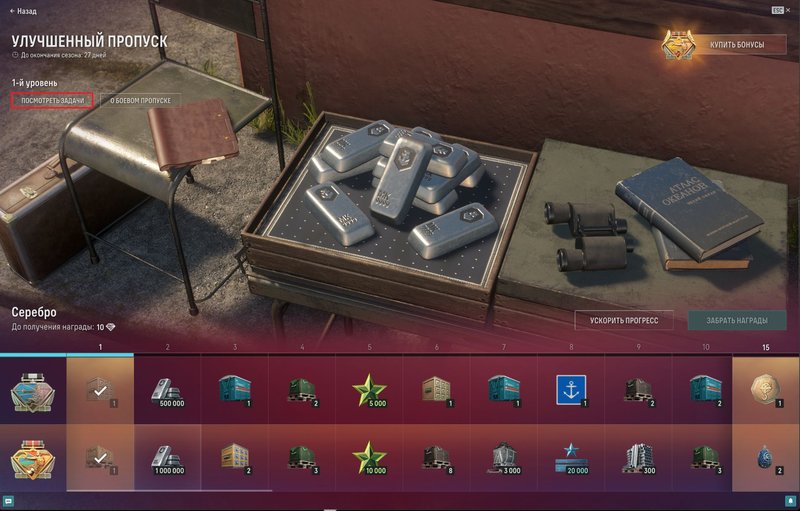Open the chat icon in bottom corner

pos(8,501)
